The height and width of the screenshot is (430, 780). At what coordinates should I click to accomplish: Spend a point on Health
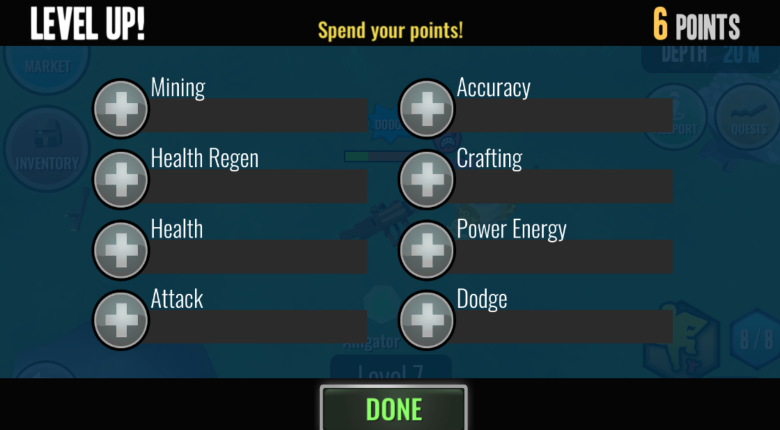(121, 249)
